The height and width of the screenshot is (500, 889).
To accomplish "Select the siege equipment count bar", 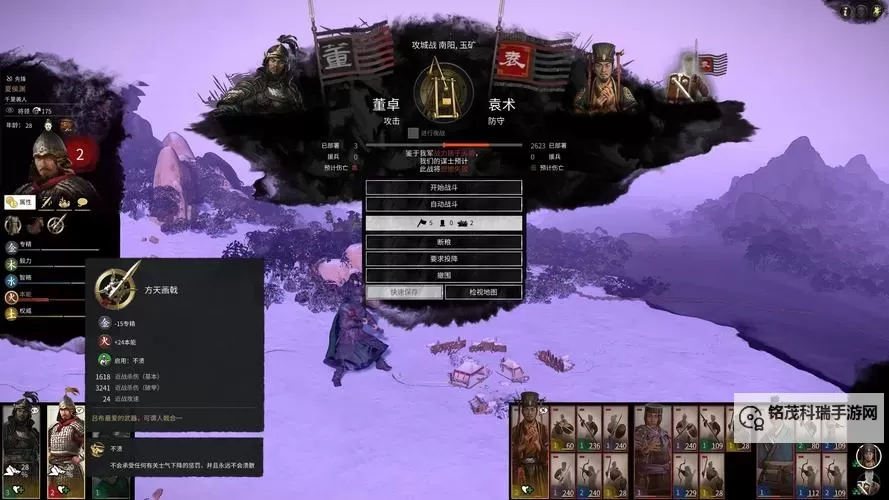I will click(x=443, y=223).
